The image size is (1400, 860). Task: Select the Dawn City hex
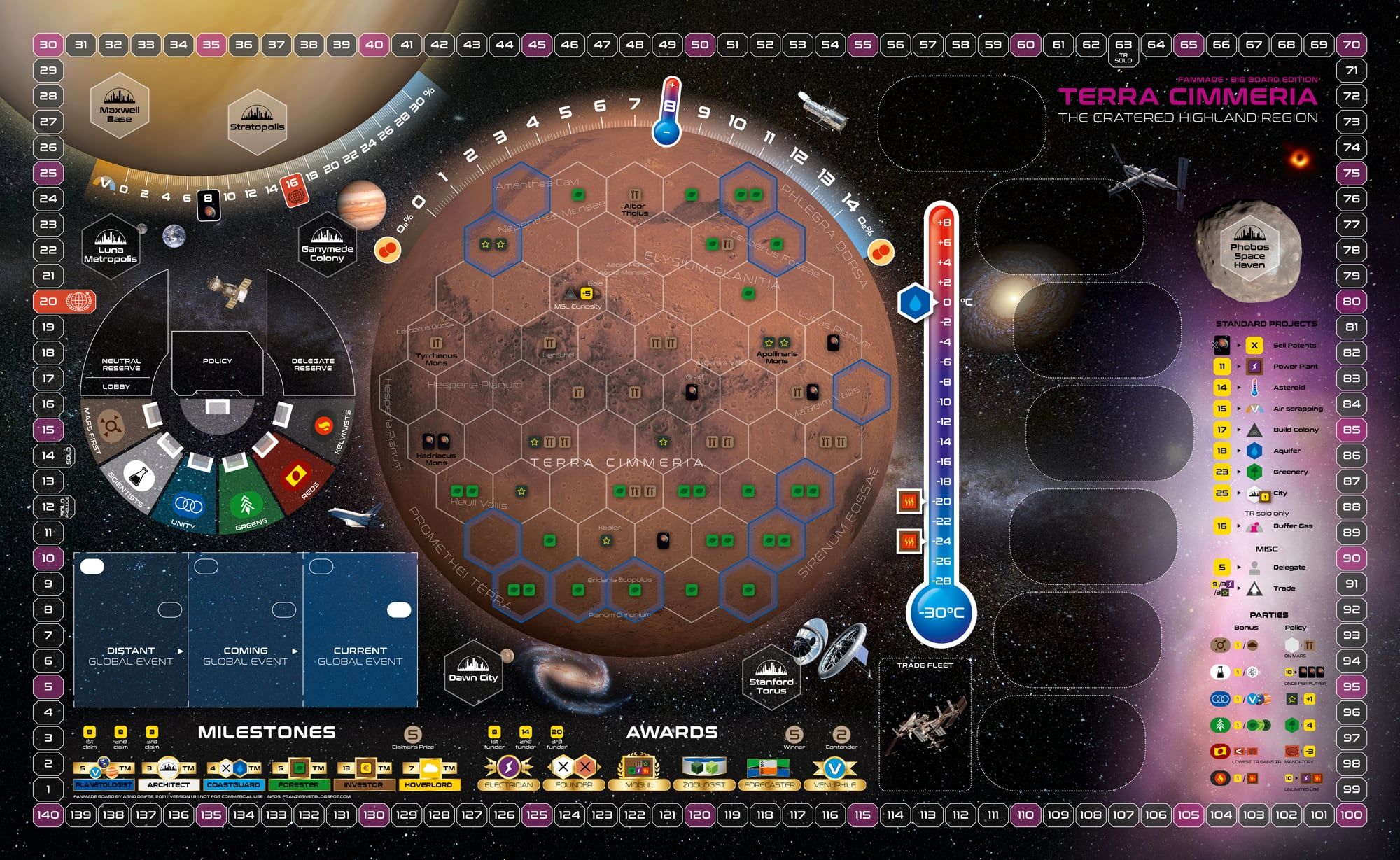click(473, 671)
